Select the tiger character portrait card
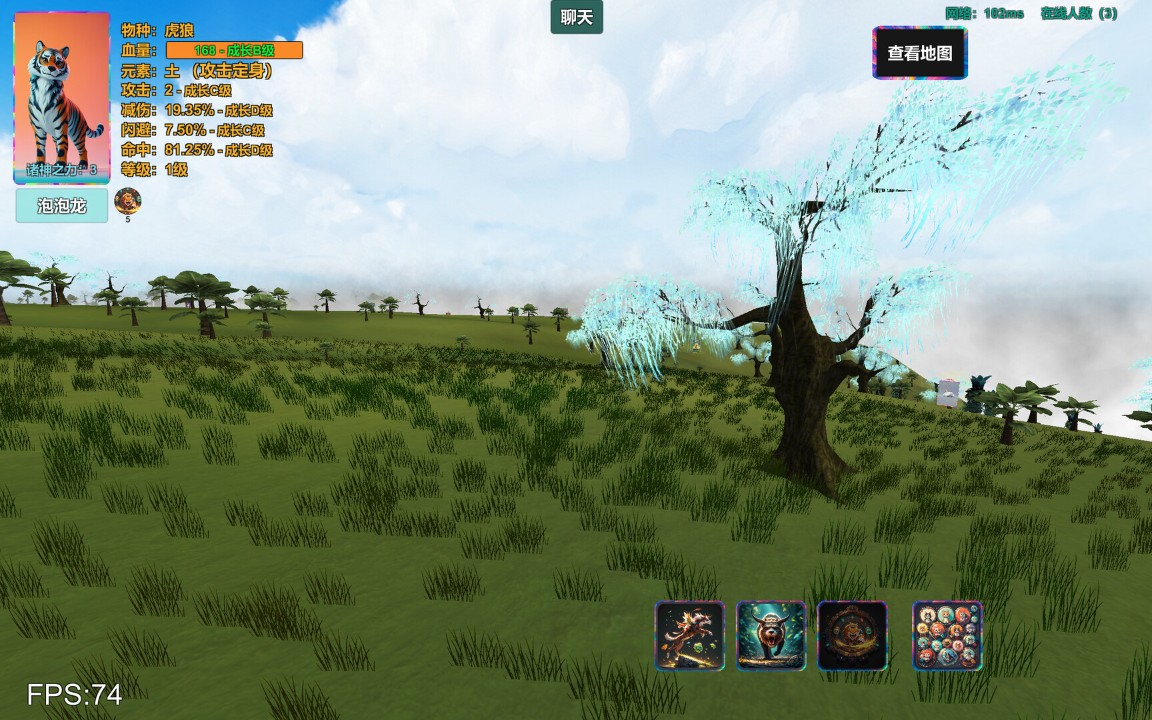 (62, 98)
